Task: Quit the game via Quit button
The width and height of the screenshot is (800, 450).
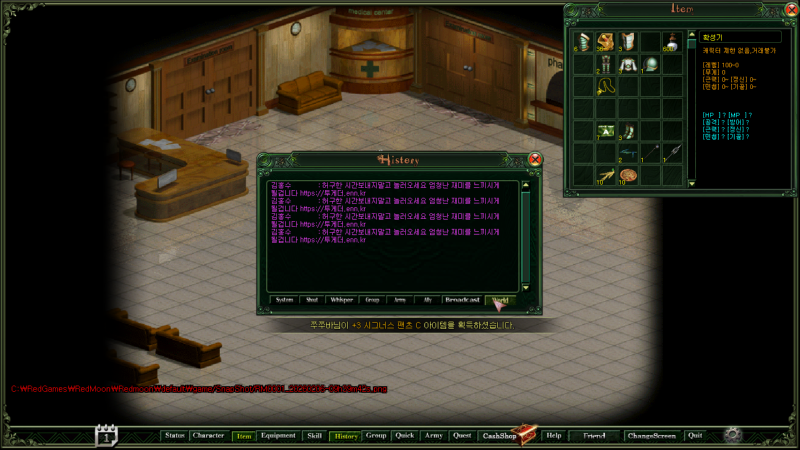Action: [x=695, y=436]
